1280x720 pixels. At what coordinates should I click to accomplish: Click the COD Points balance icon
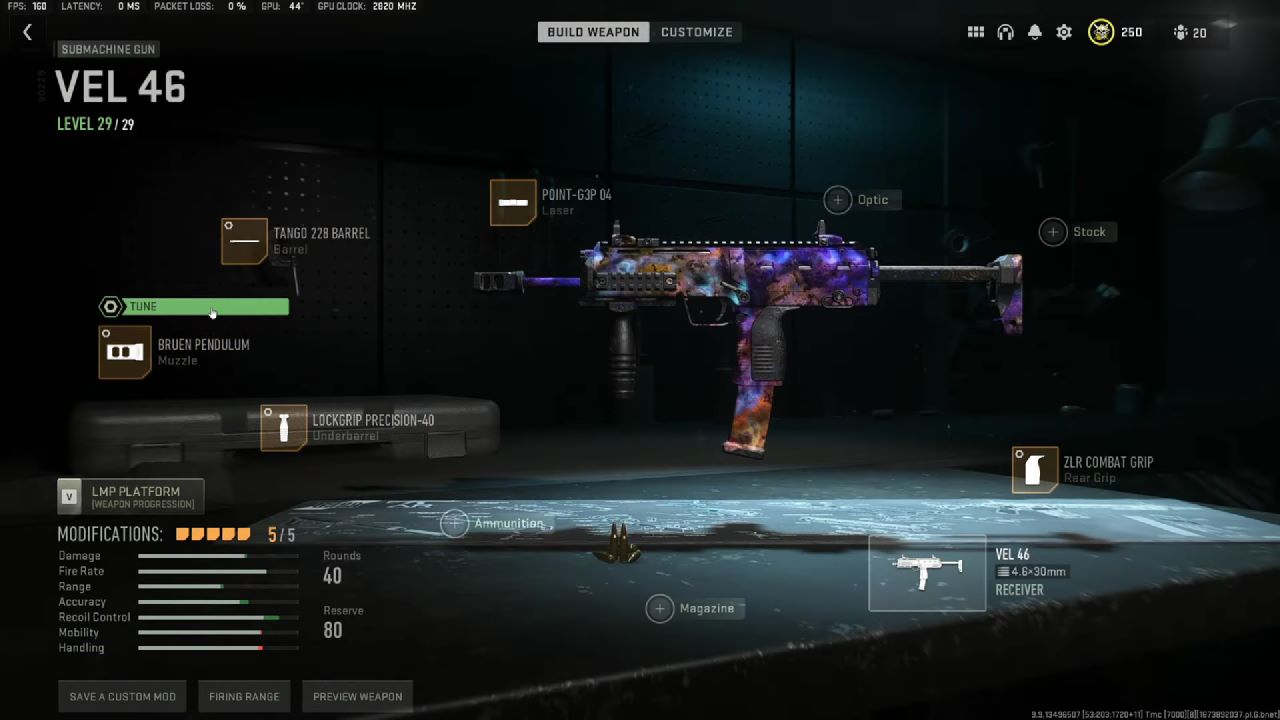tap(1100, 32)
